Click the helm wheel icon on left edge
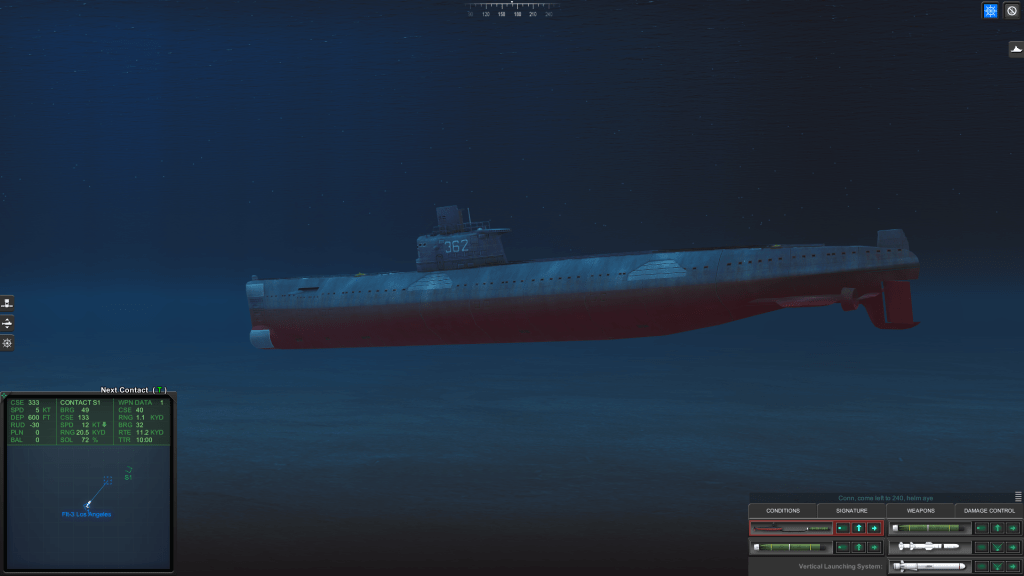Image resolution: width=1024 pixels, height=576 pixels. coord(7,343)
